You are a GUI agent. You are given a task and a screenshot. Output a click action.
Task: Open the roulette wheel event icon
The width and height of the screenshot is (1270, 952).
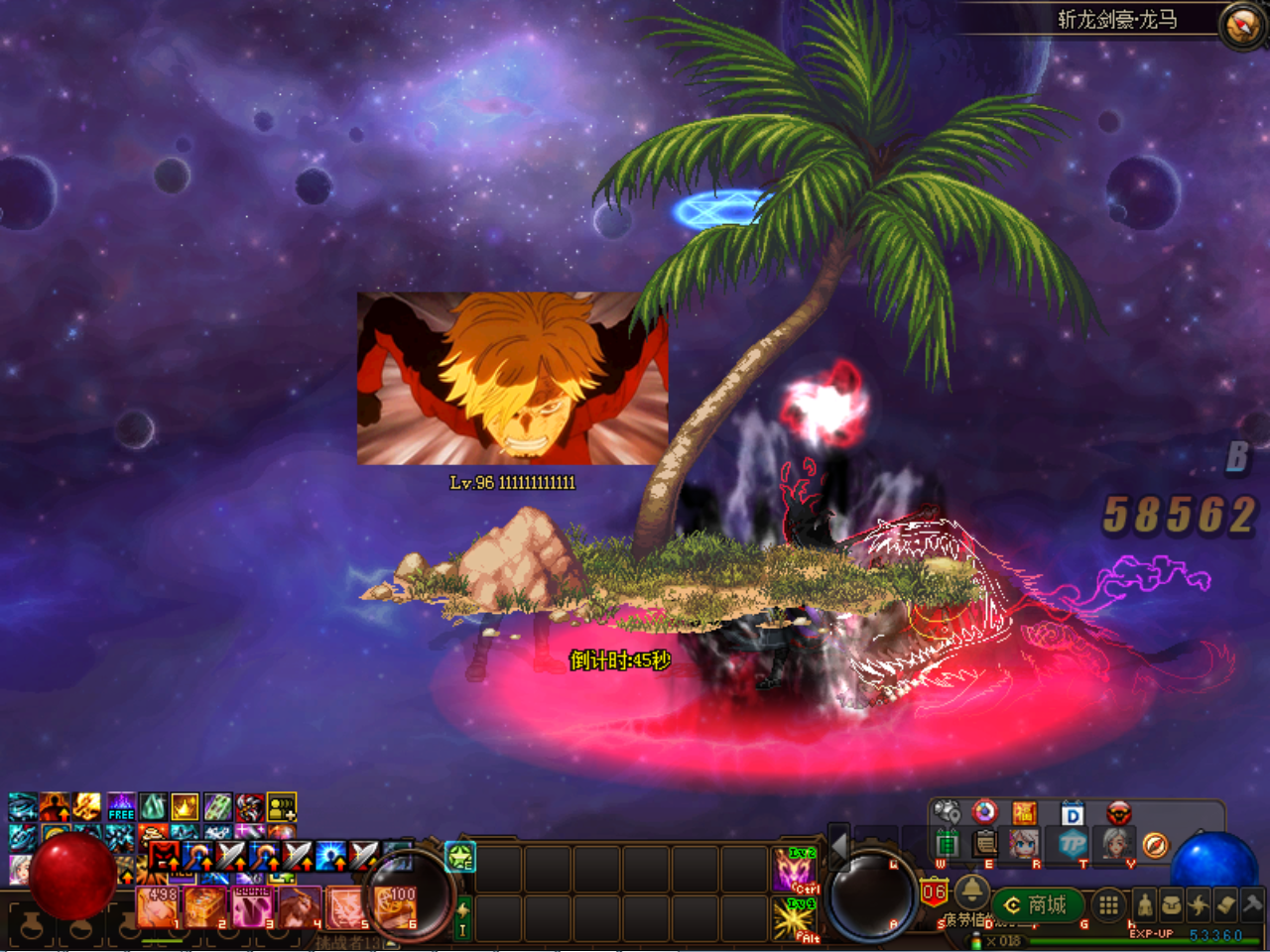coord(984,812)
